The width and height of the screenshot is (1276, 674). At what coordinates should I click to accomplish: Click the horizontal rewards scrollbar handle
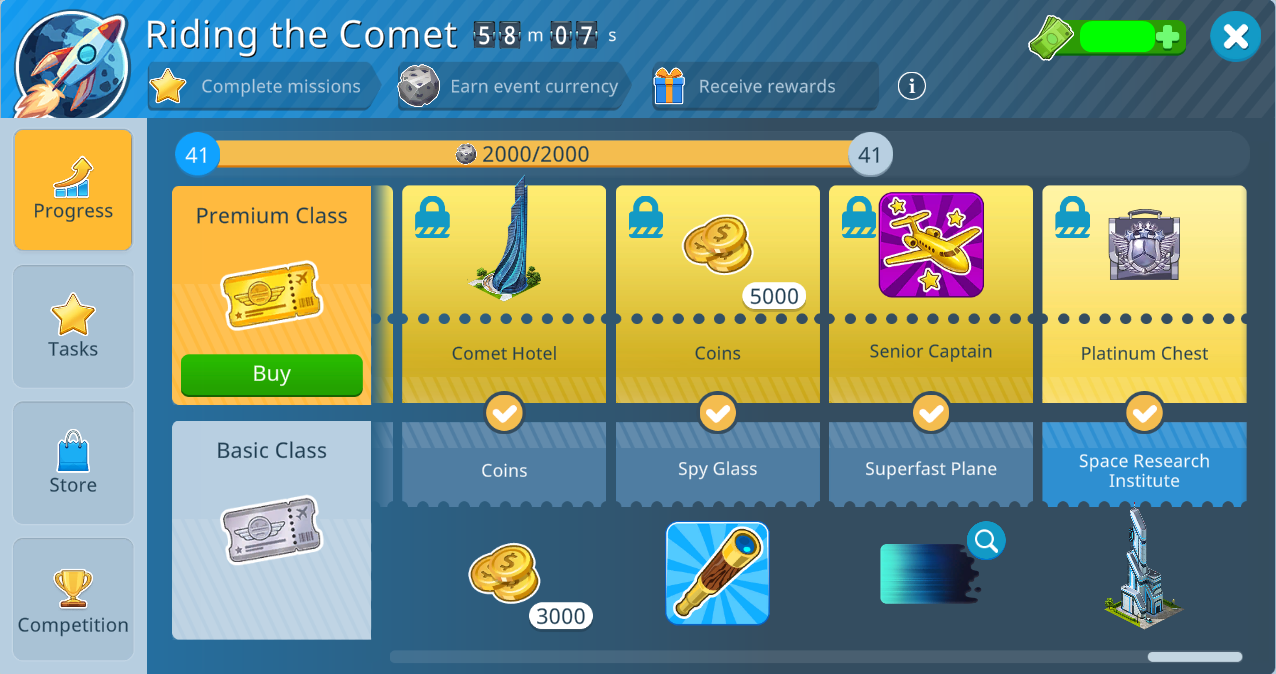click(1194, 657)
